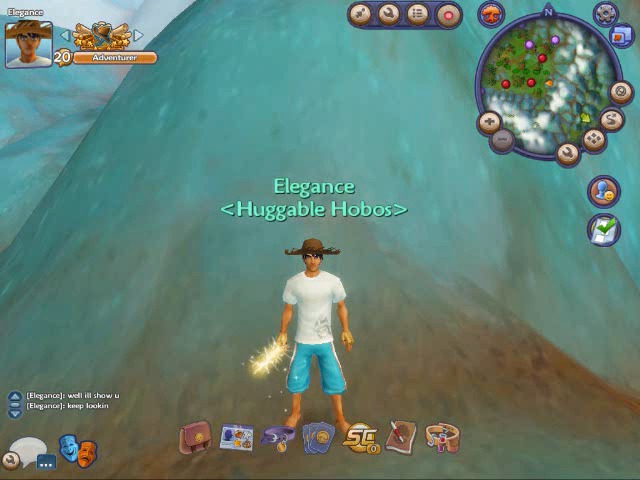Open the gear settings button
The width and height of the screenshot is (640, 480).
point(605,14)
